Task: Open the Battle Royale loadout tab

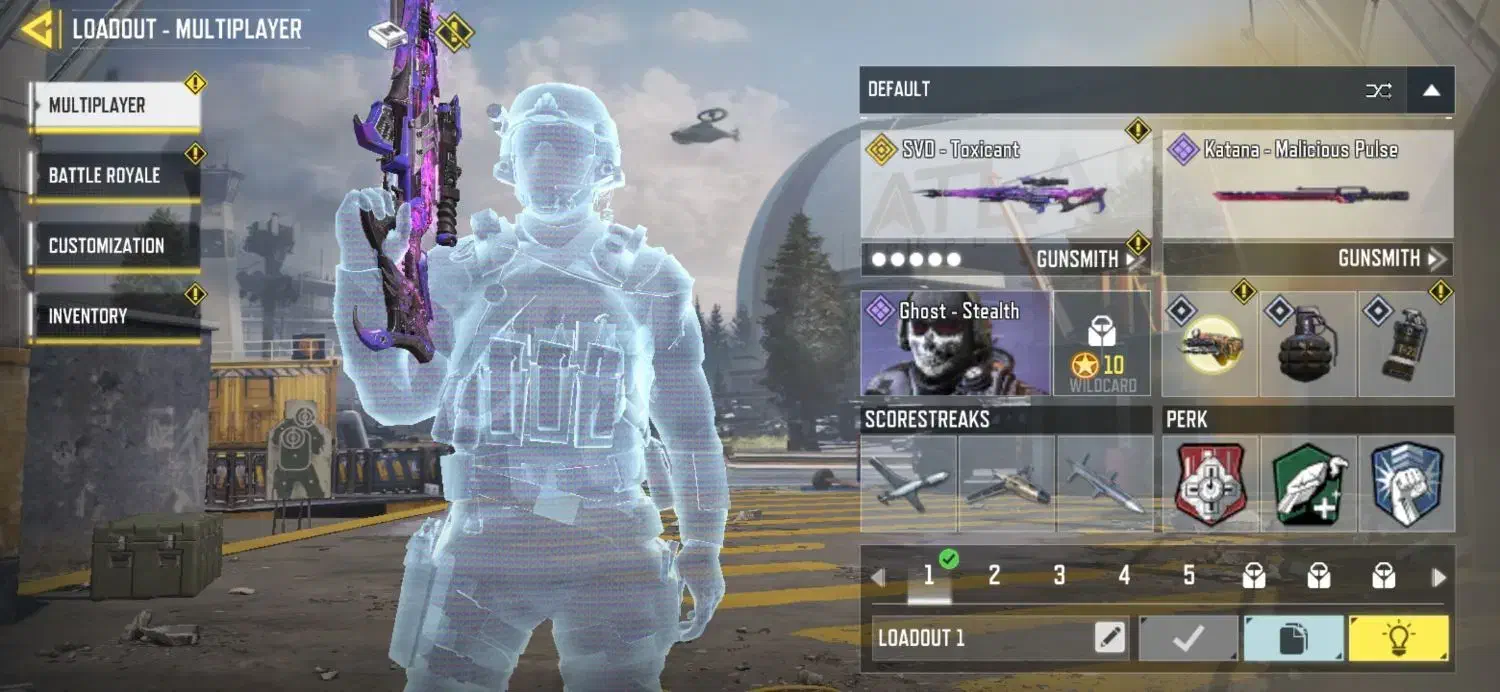Action: [115, 176]
